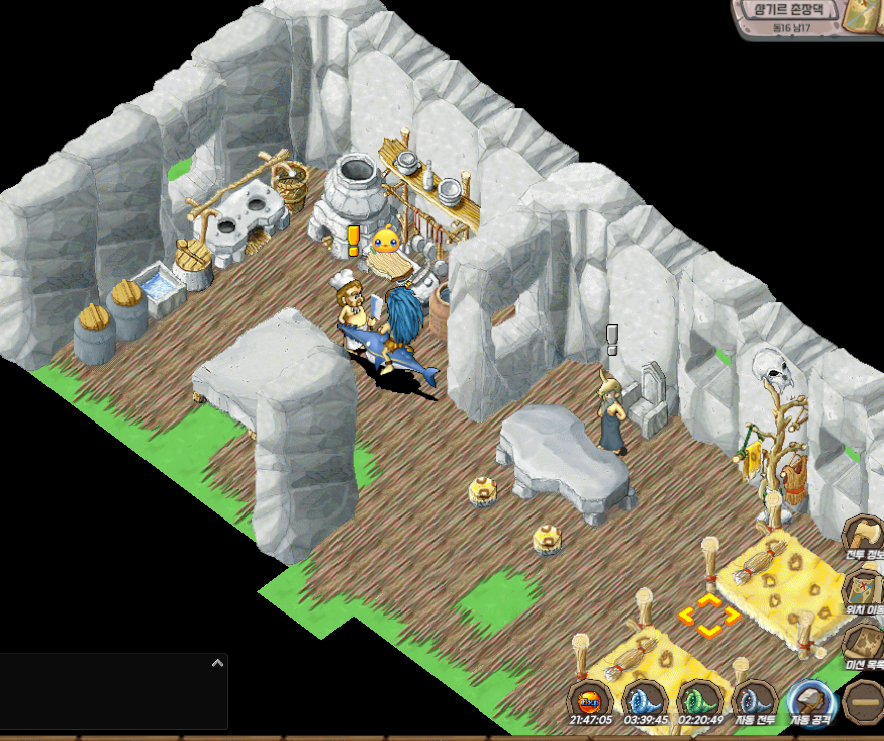Open the 위치 이동 location map icon

[x=864, y=590]
